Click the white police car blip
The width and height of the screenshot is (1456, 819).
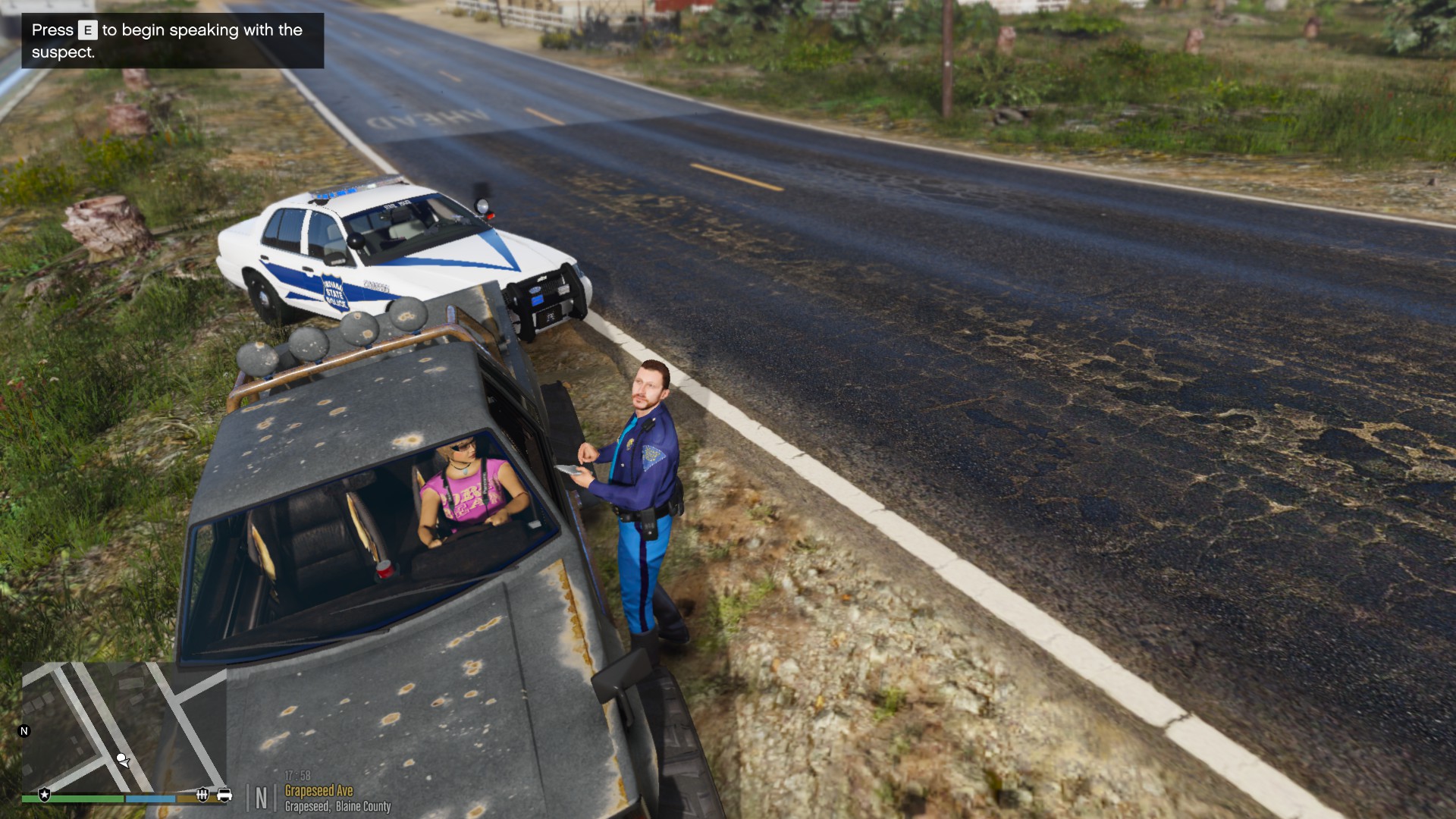tap(224, 795)
